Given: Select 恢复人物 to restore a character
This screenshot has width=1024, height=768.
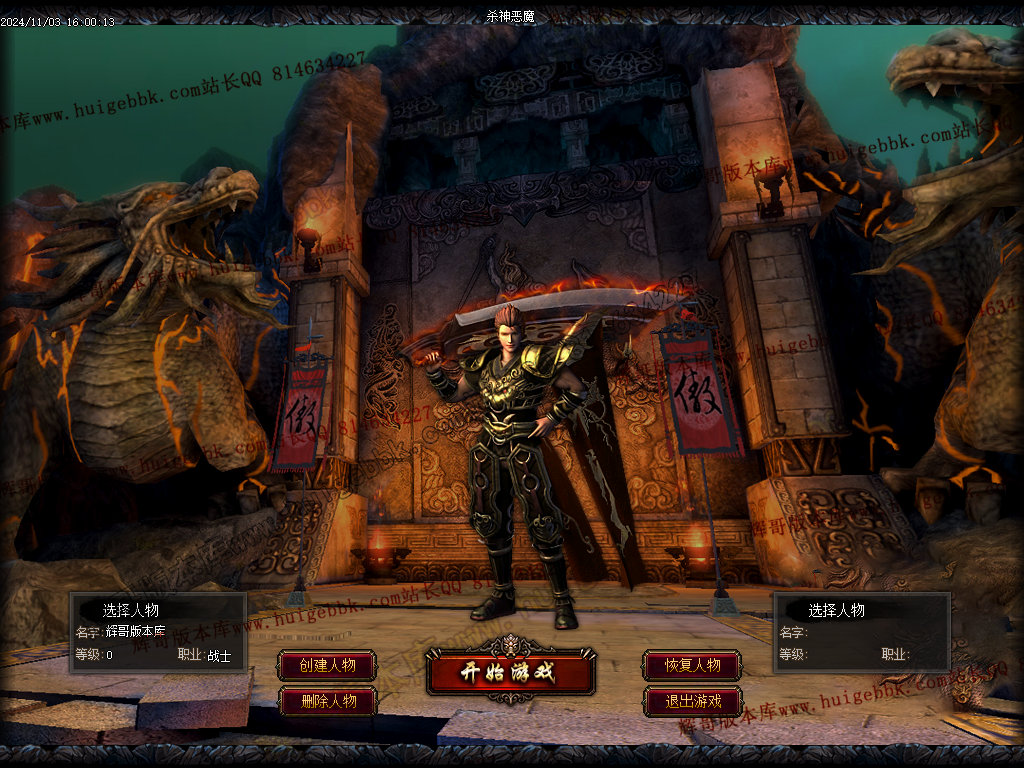Looking at the screenshot, I should [693, 665].
